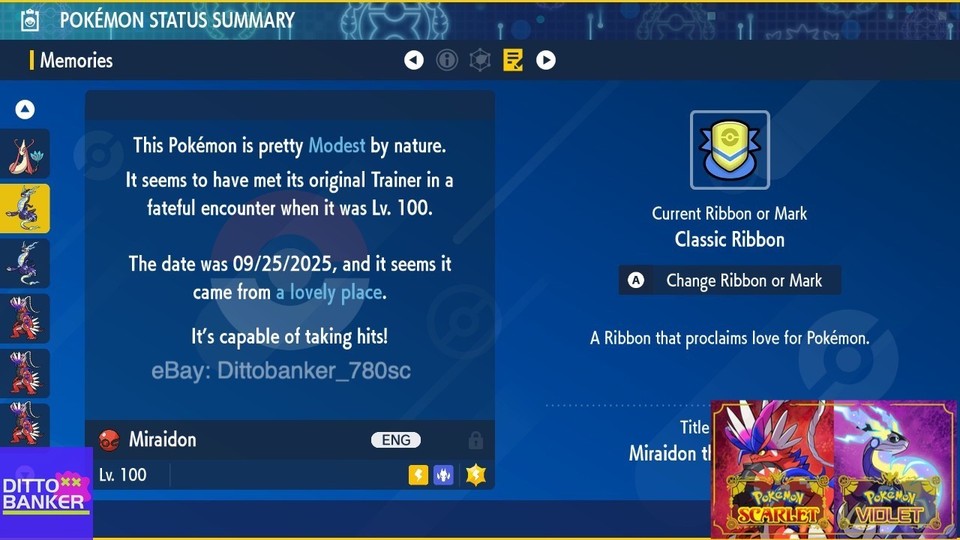Click the Electric type icon

click(x=418, y=475)
